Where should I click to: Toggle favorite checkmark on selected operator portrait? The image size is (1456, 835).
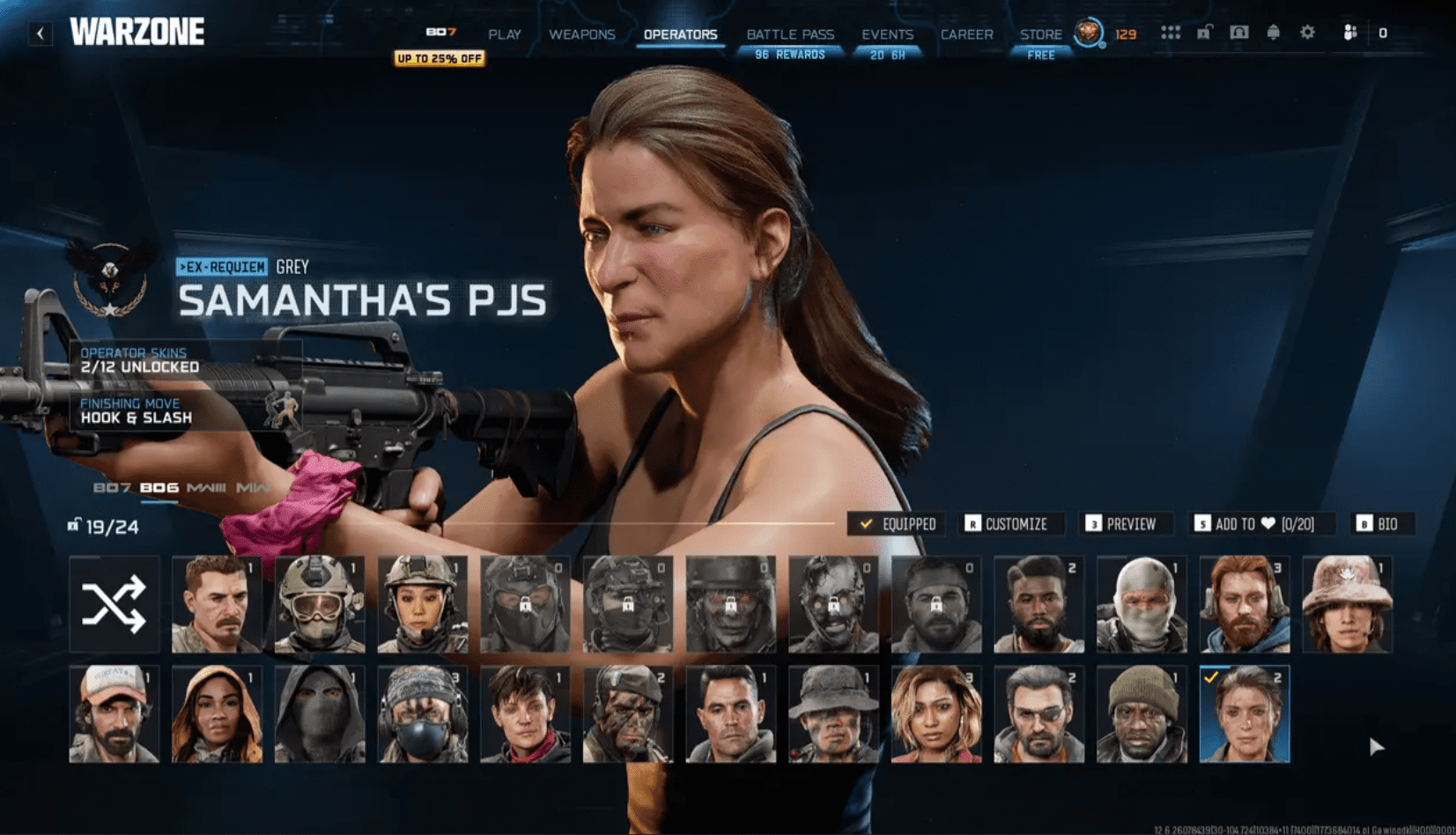[1213, 678]
